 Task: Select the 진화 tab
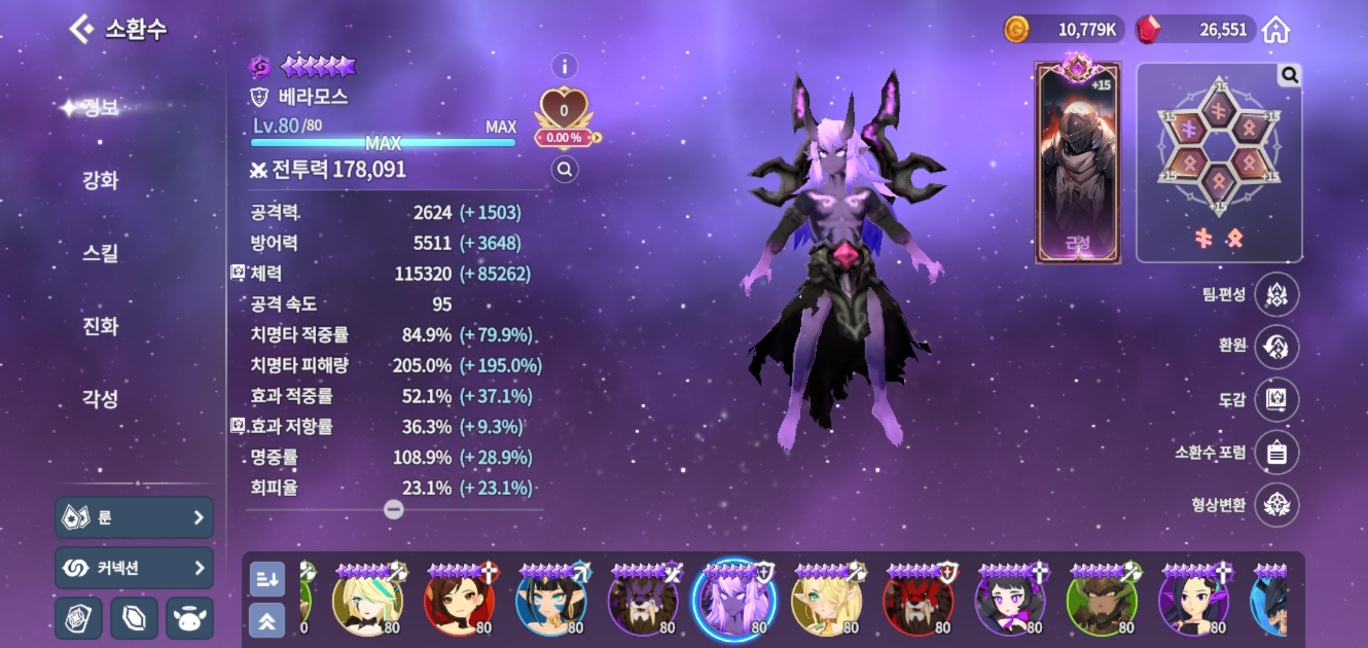tap(100, 326)
